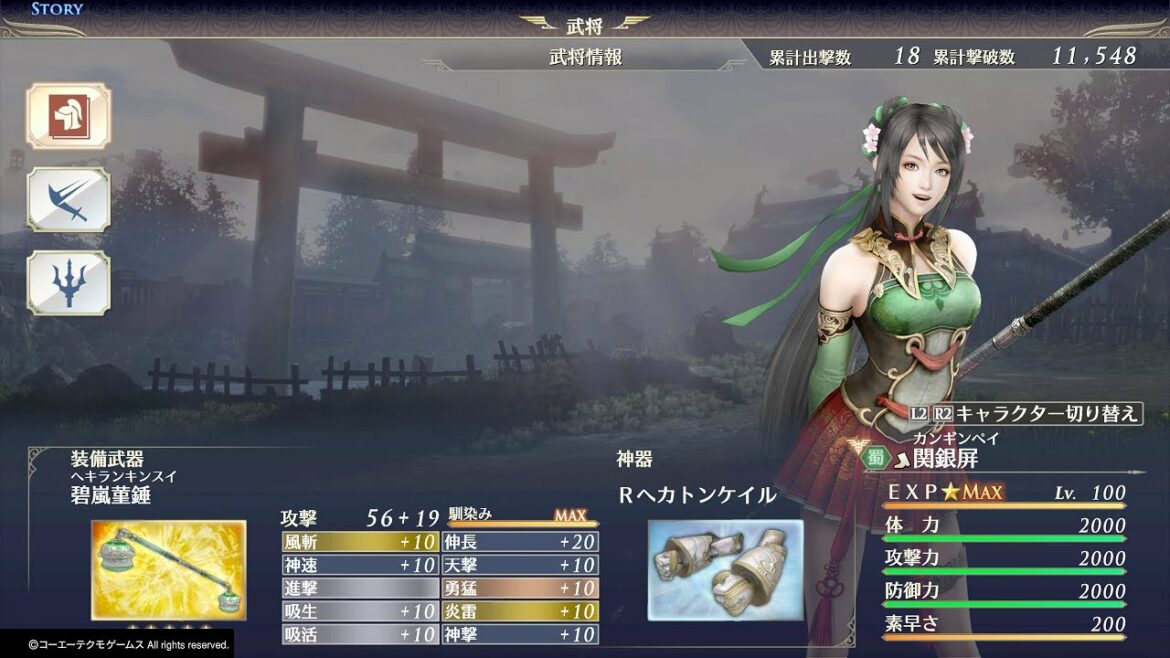The height and width of the screenshot is (658, 1170).
Task: Choose the 吸生 +10 attribute slot
Action: pyautogui.click(x=360, y=611)
